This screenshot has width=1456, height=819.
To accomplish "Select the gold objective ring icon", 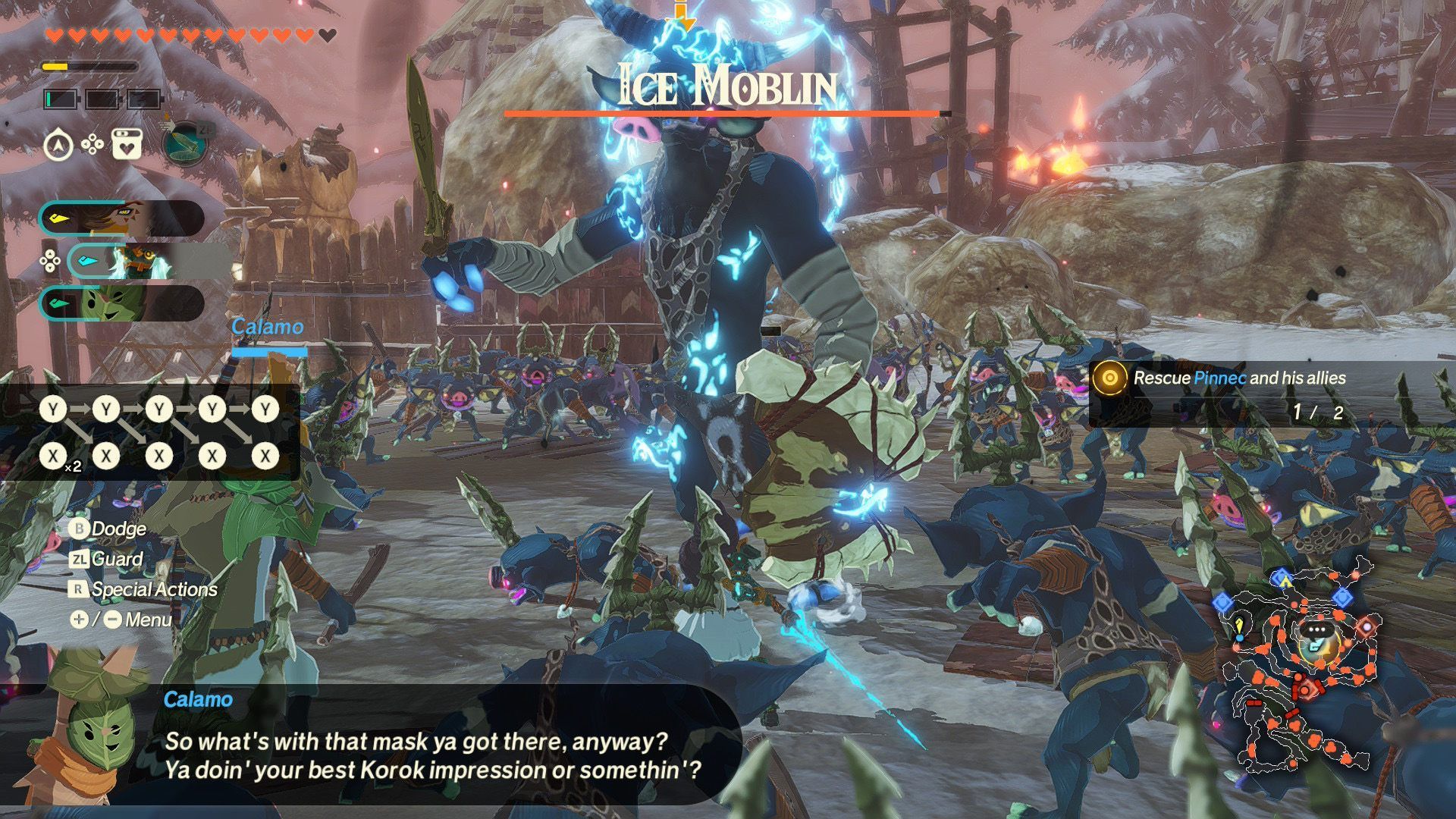I will (1109, 378).
